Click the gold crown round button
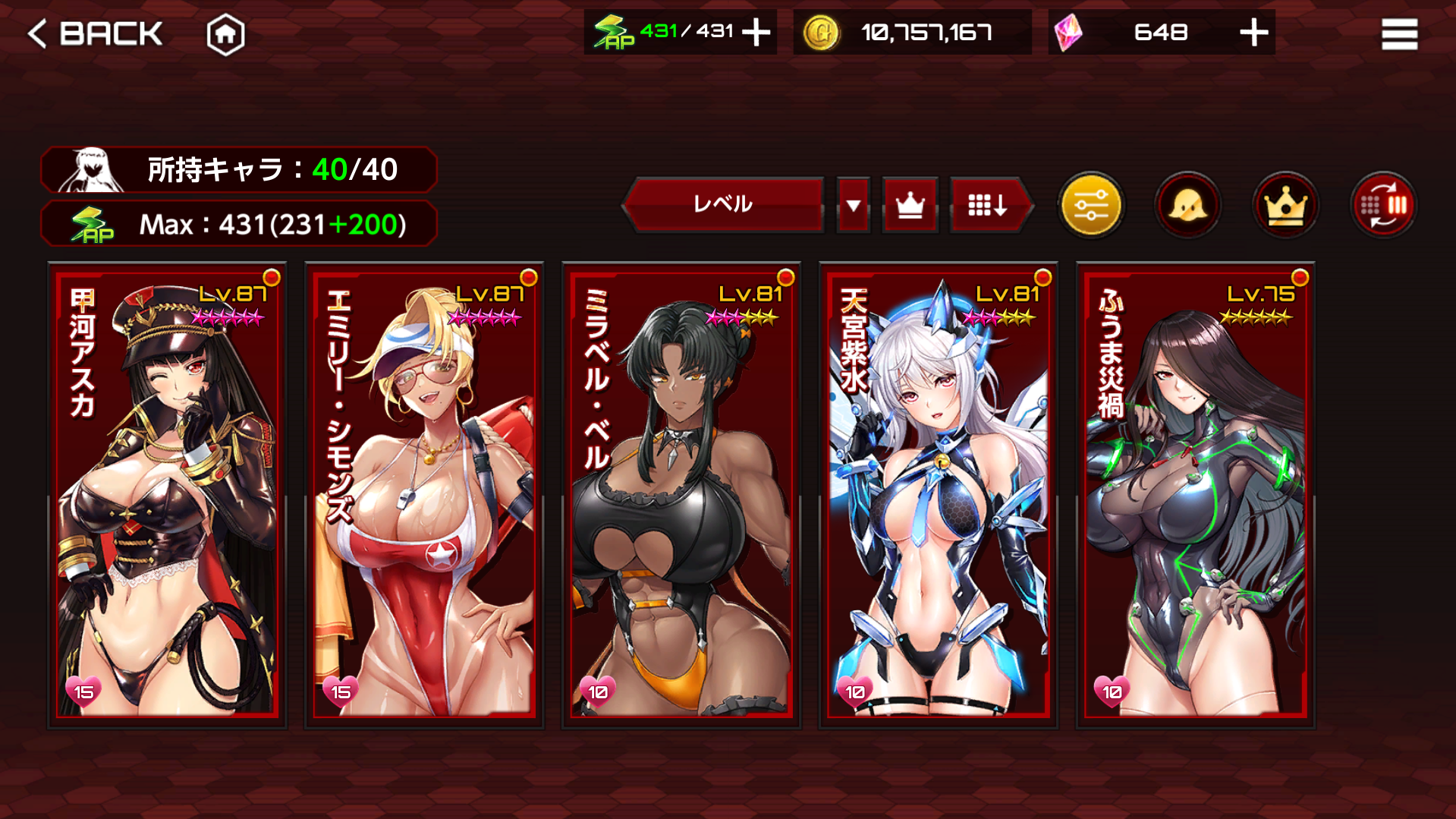1456x819 pixels. point(1285,205)
